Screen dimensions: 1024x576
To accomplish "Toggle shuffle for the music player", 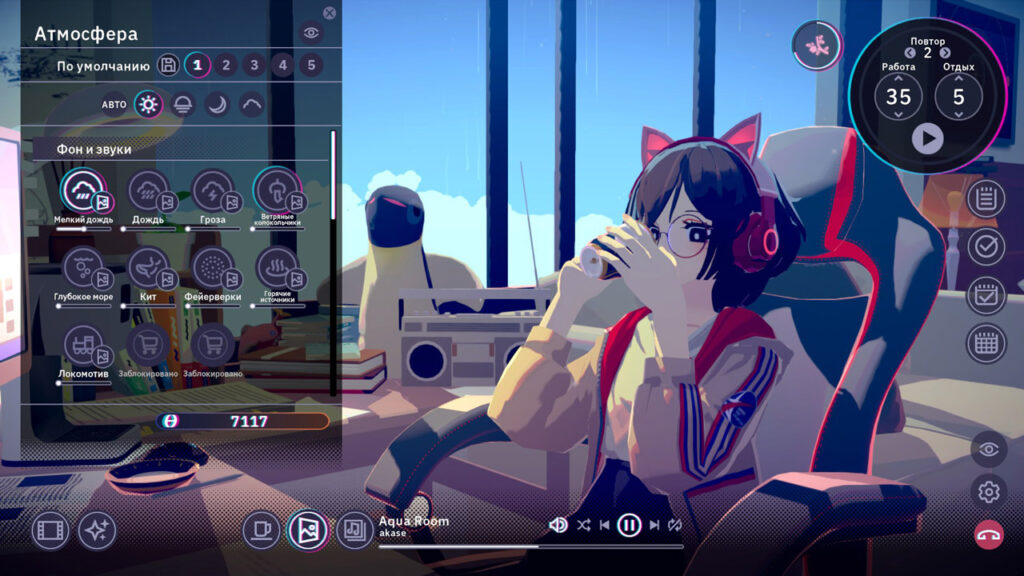I will [584, 524].
